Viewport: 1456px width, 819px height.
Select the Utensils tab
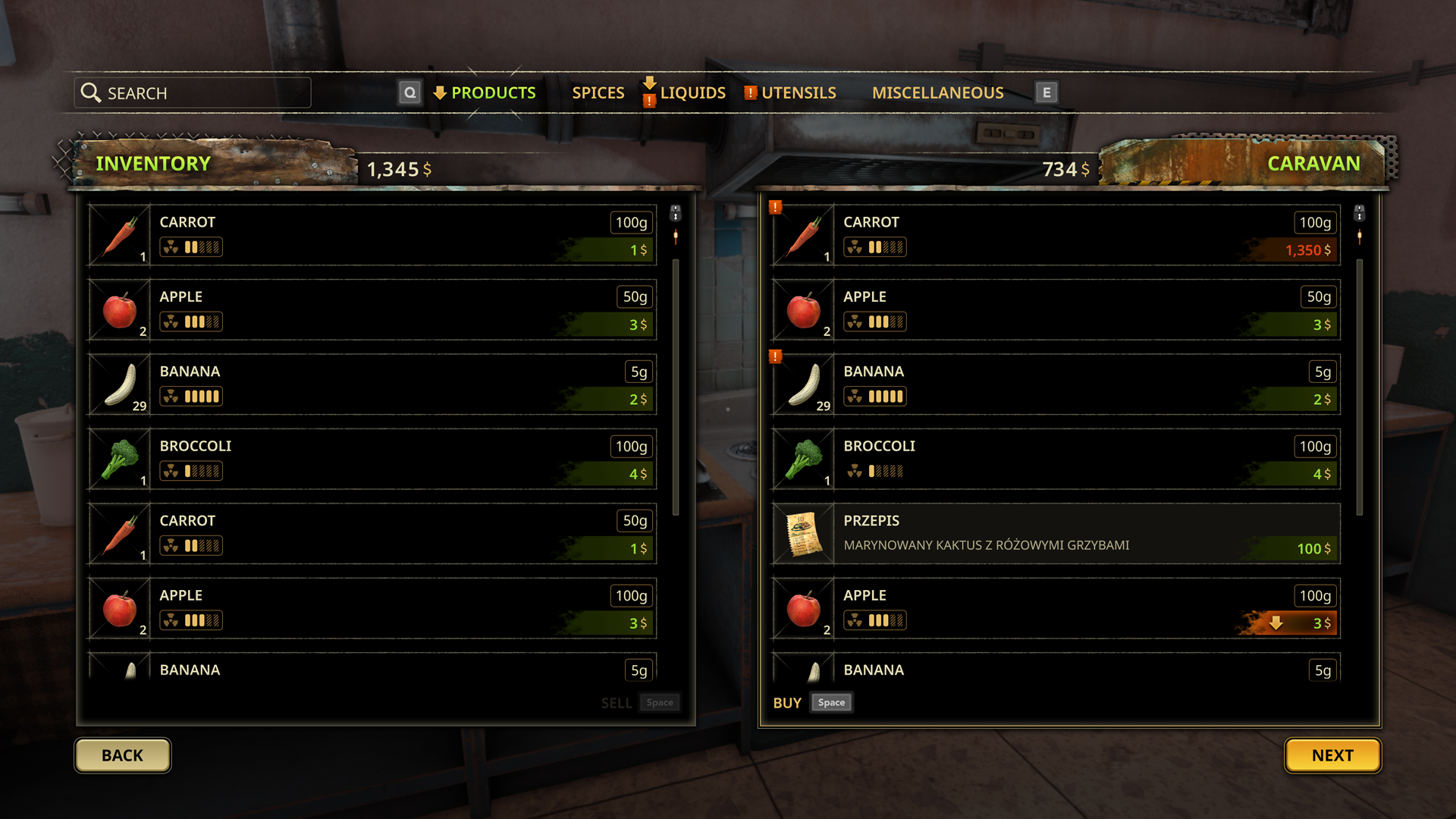[x=799, y=93]
